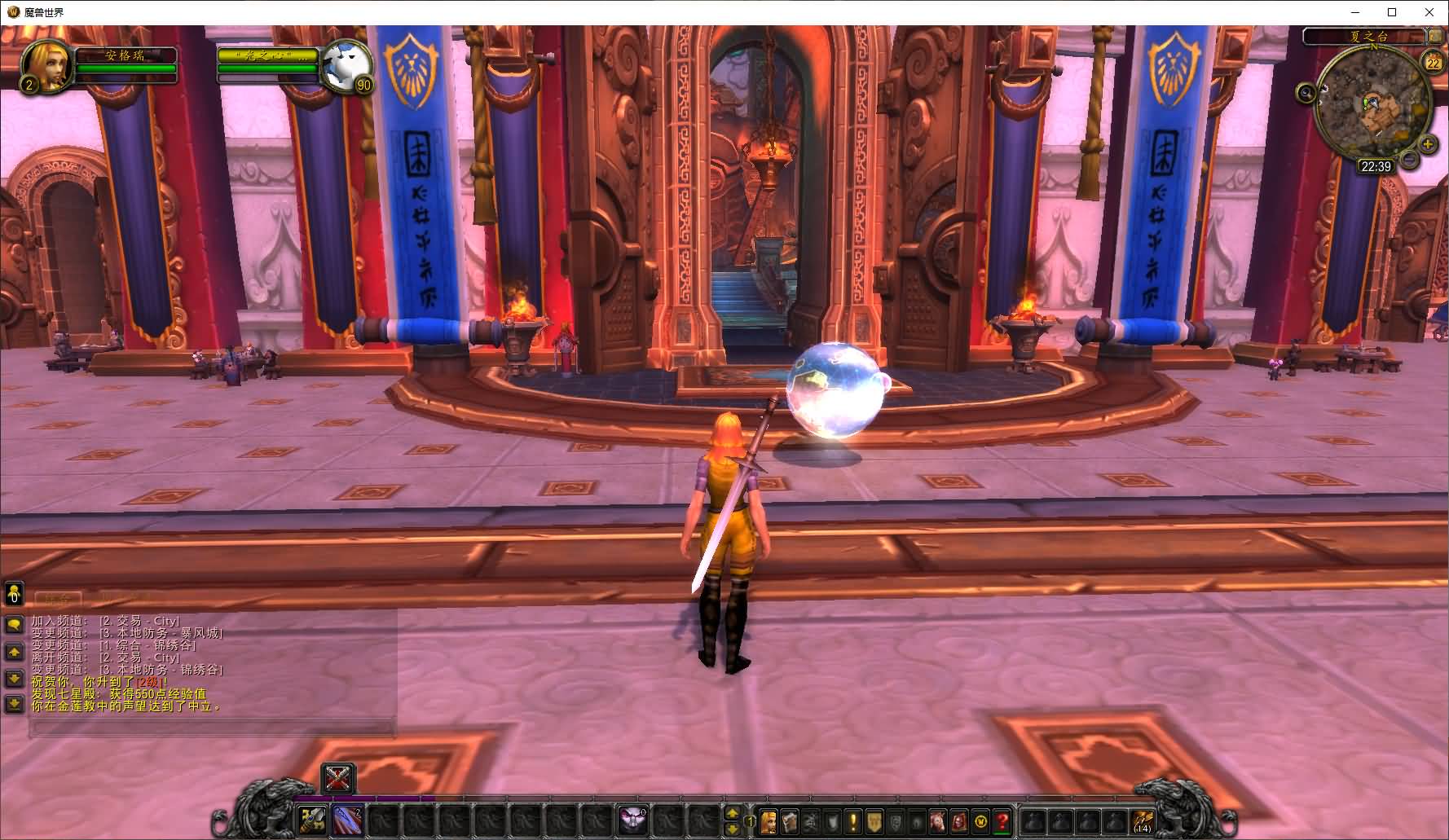Jump chat log to the newest messages
This screenshot has height=840, width=1449.
[x=14, y=703]
